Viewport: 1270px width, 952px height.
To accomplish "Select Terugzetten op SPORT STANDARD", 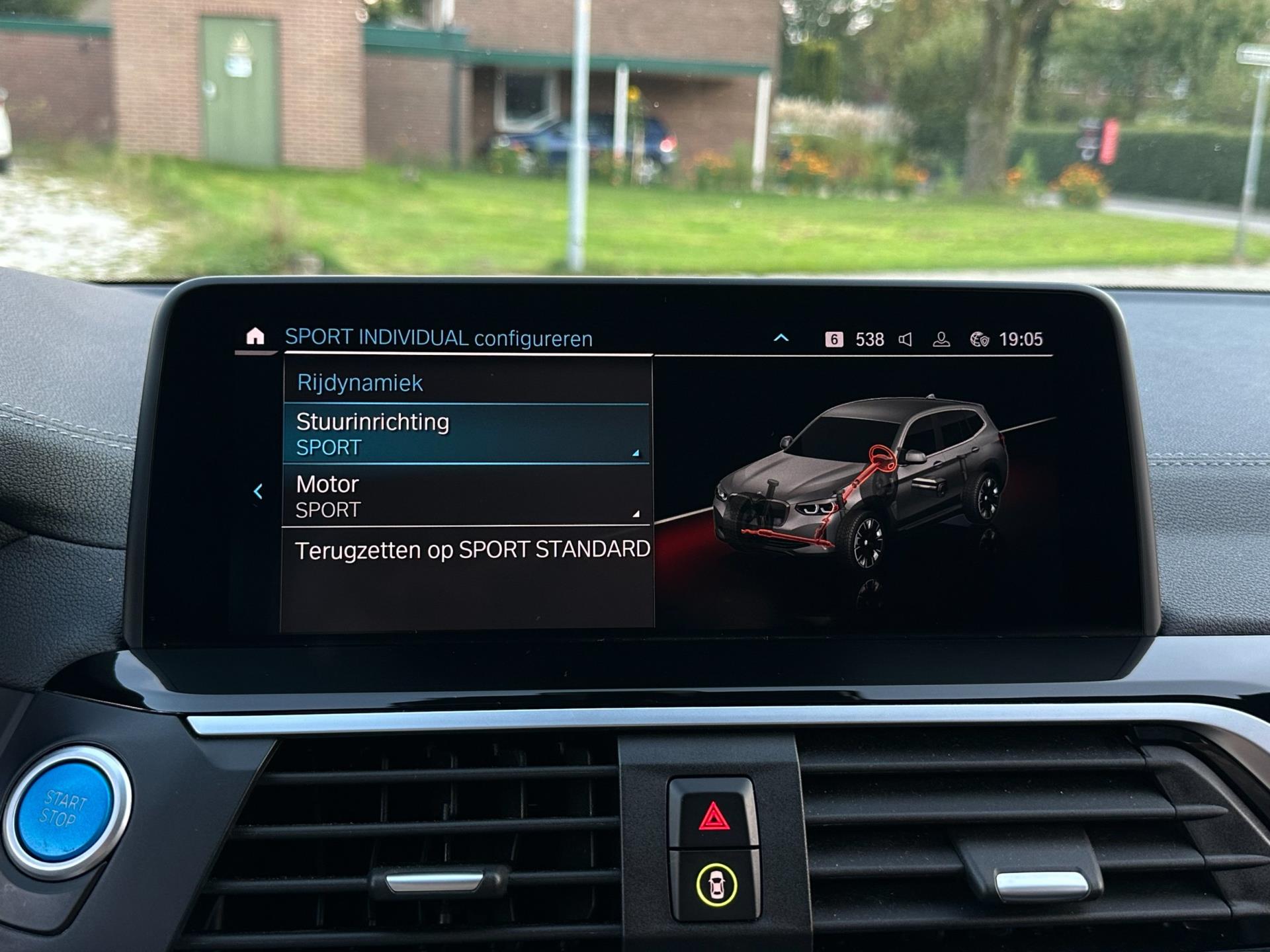I will [x=472, y=550].
